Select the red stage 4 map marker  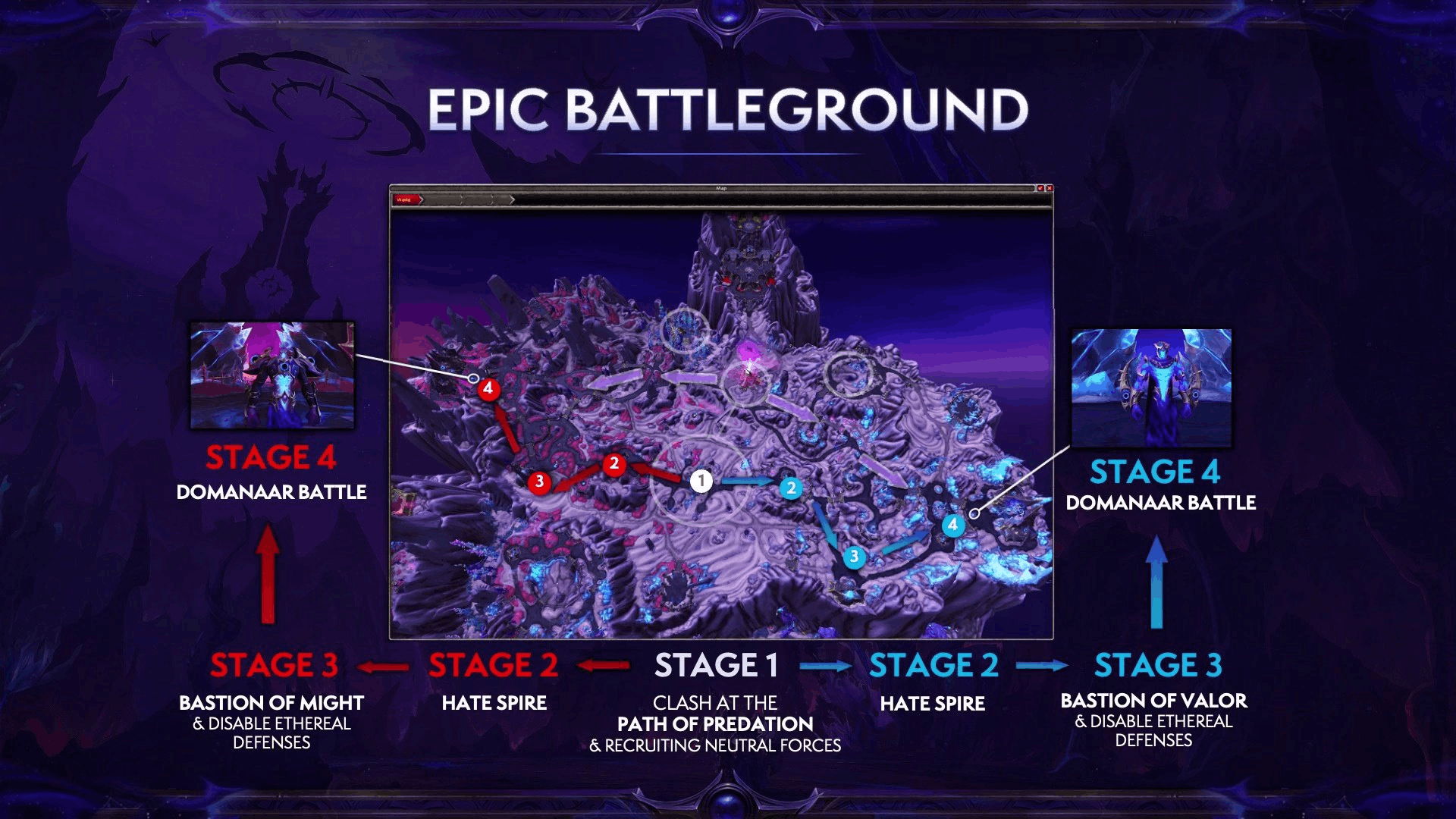click(488, 389)
